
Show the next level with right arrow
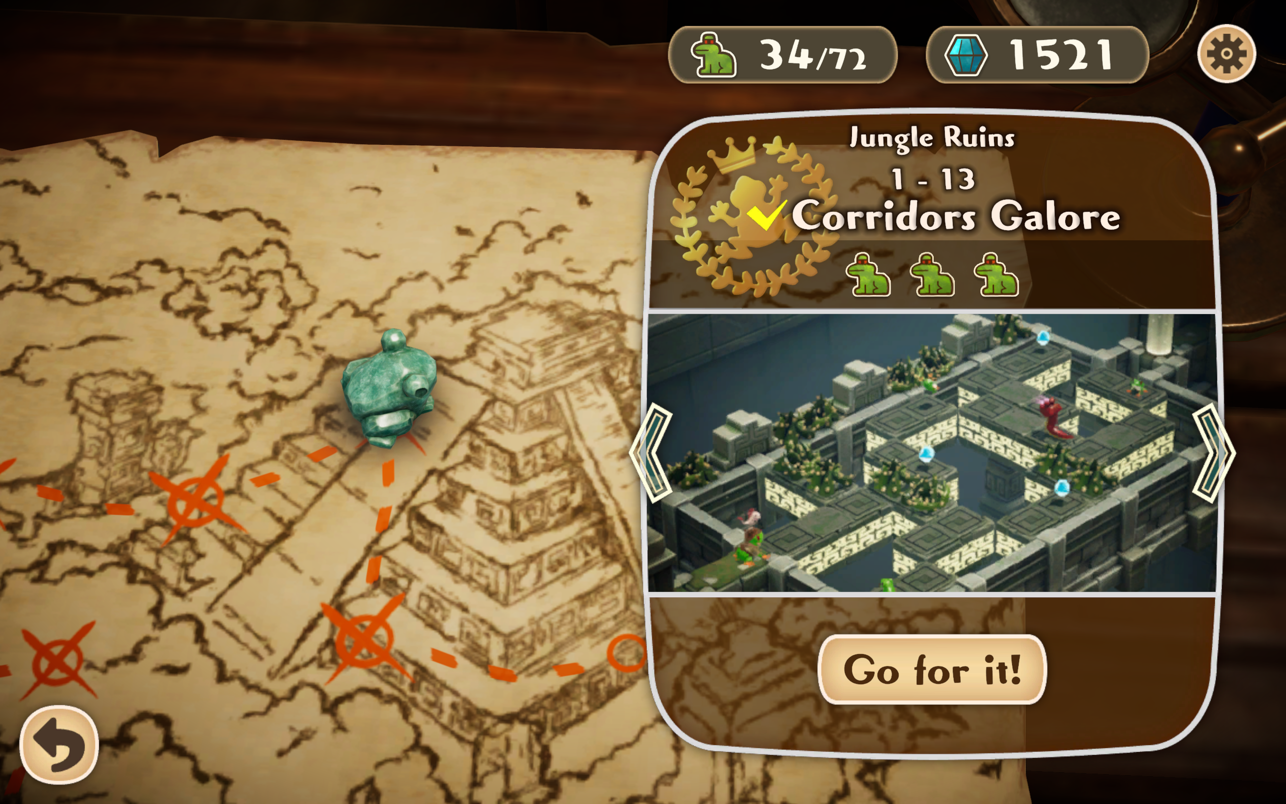(1212, 453)
